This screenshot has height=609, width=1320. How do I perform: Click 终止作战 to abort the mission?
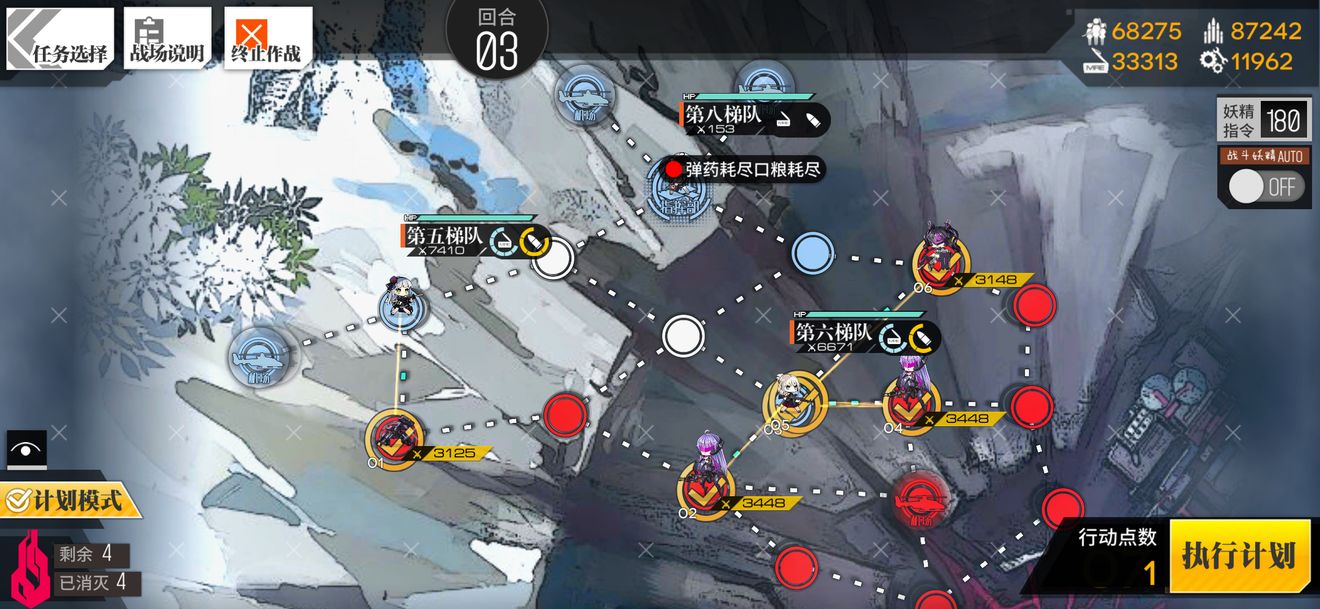pos(267,40)
